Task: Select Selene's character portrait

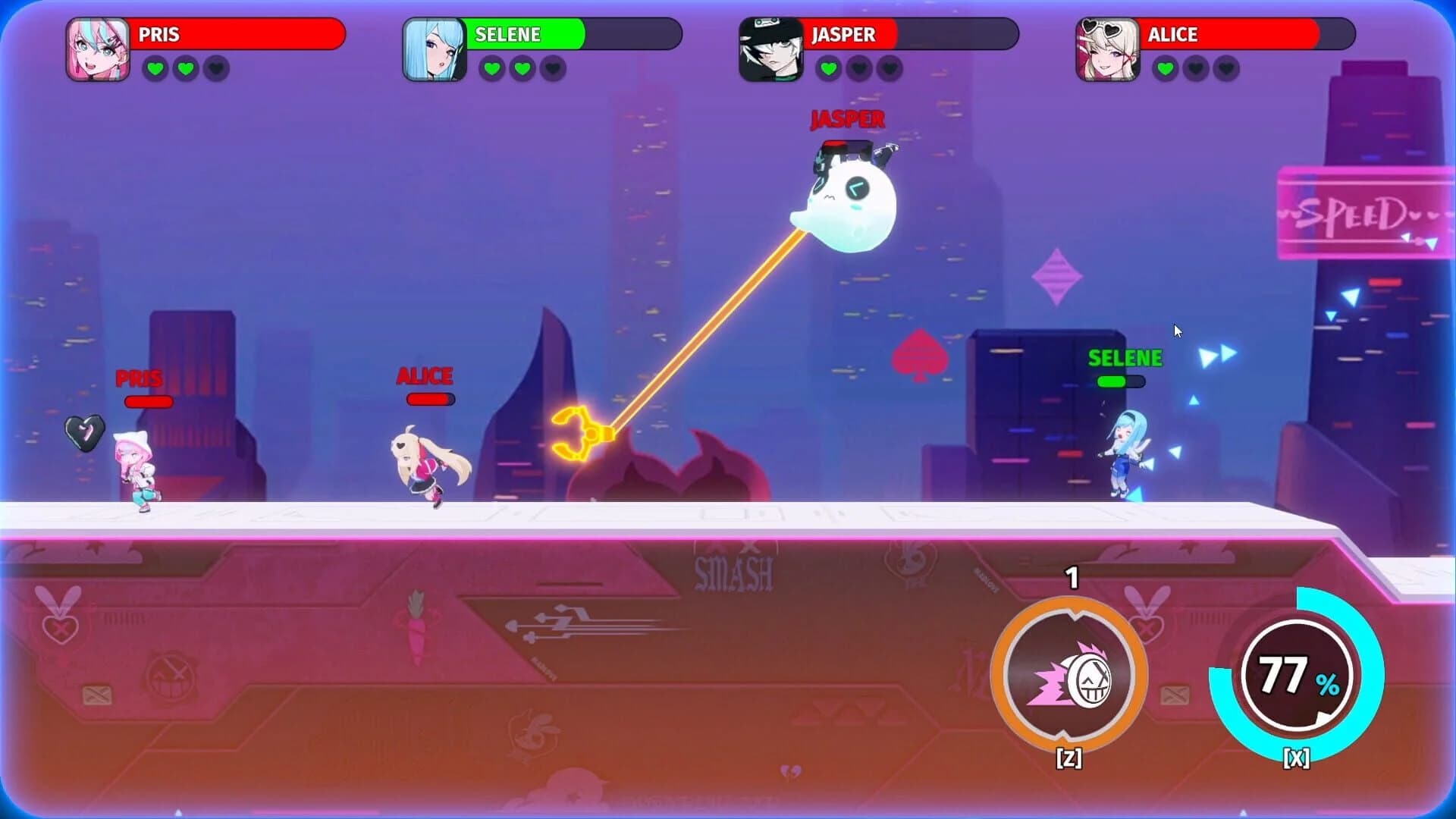Action: [434, 47]
